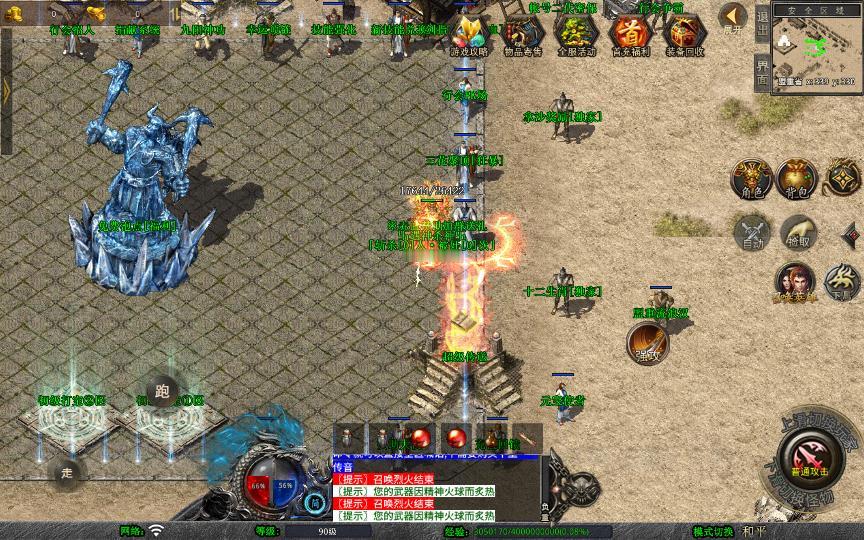The width and height of the screenshot is (864, 540).
Task: Click the 下马 dismount button
Action: point(841,282)
